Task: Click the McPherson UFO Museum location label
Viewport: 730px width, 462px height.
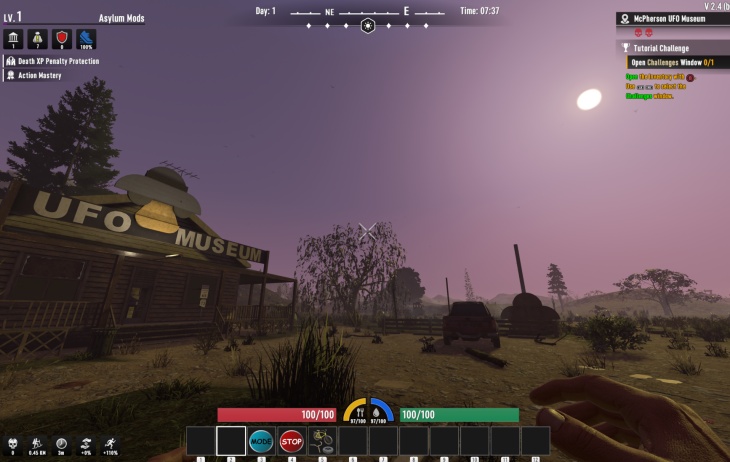Action: tap(672, 18)
